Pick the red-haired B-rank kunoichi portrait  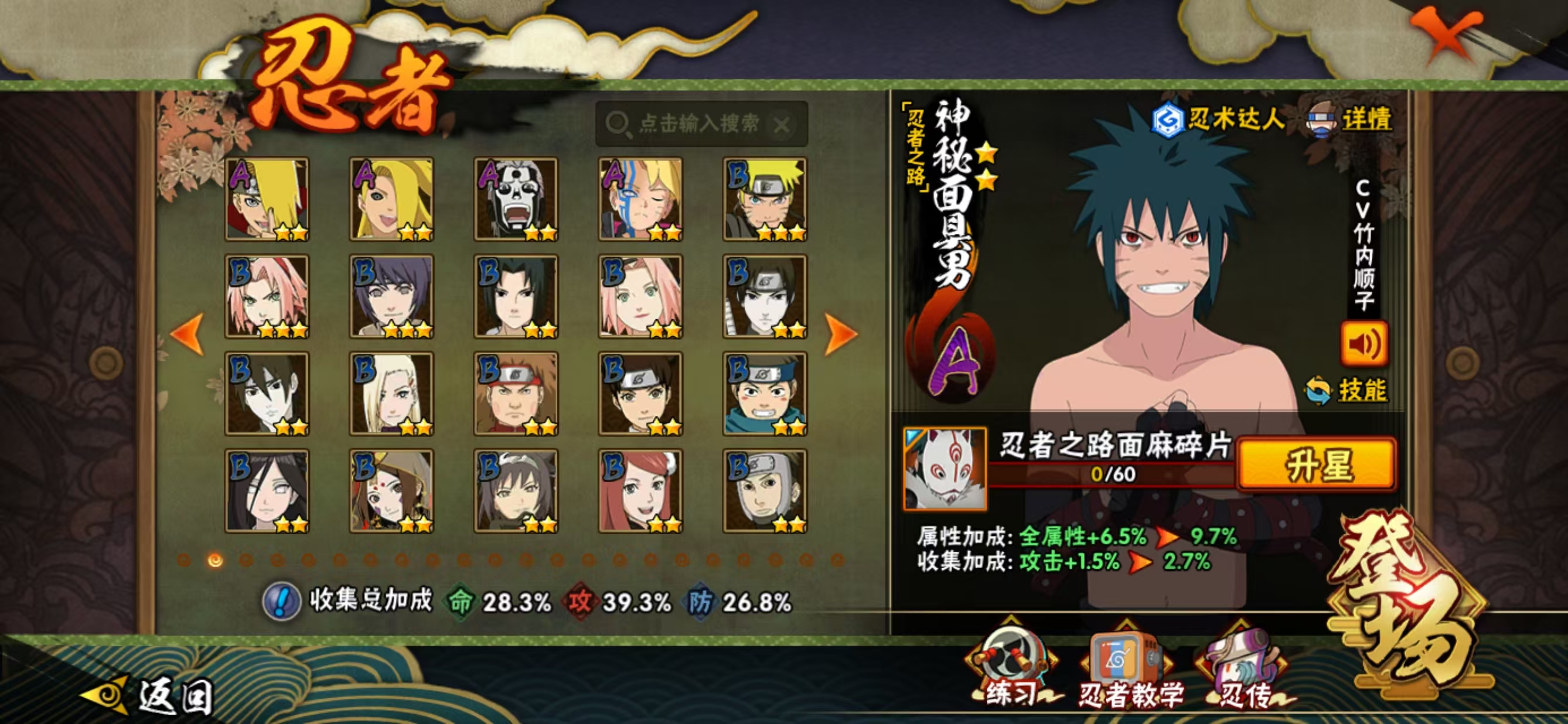point(640,491)
